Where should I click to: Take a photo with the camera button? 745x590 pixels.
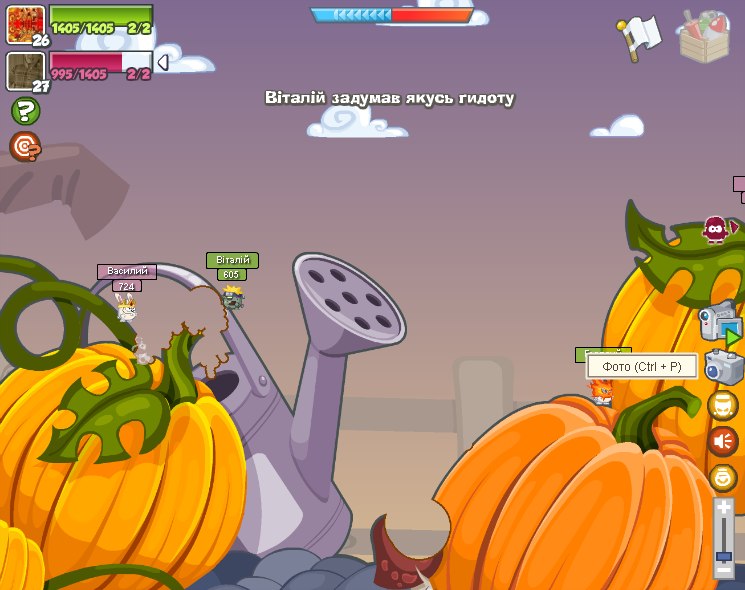click(722, 367)
